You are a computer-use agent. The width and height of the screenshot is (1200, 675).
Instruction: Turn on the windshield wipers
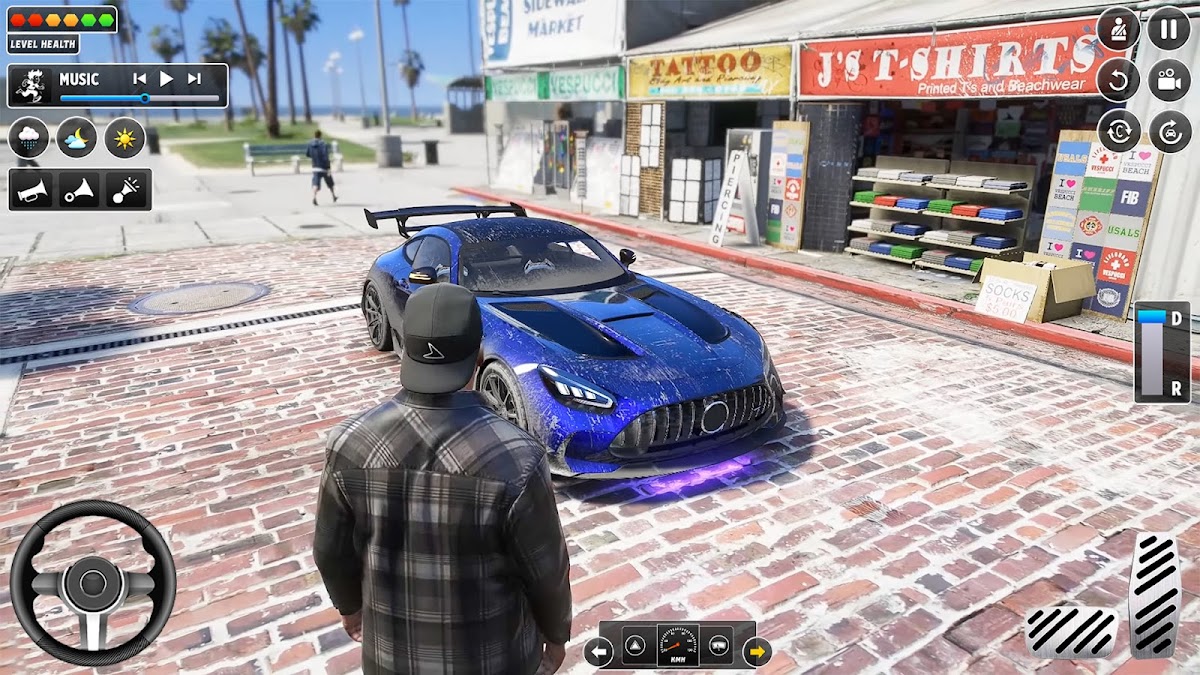pos(716,646)
